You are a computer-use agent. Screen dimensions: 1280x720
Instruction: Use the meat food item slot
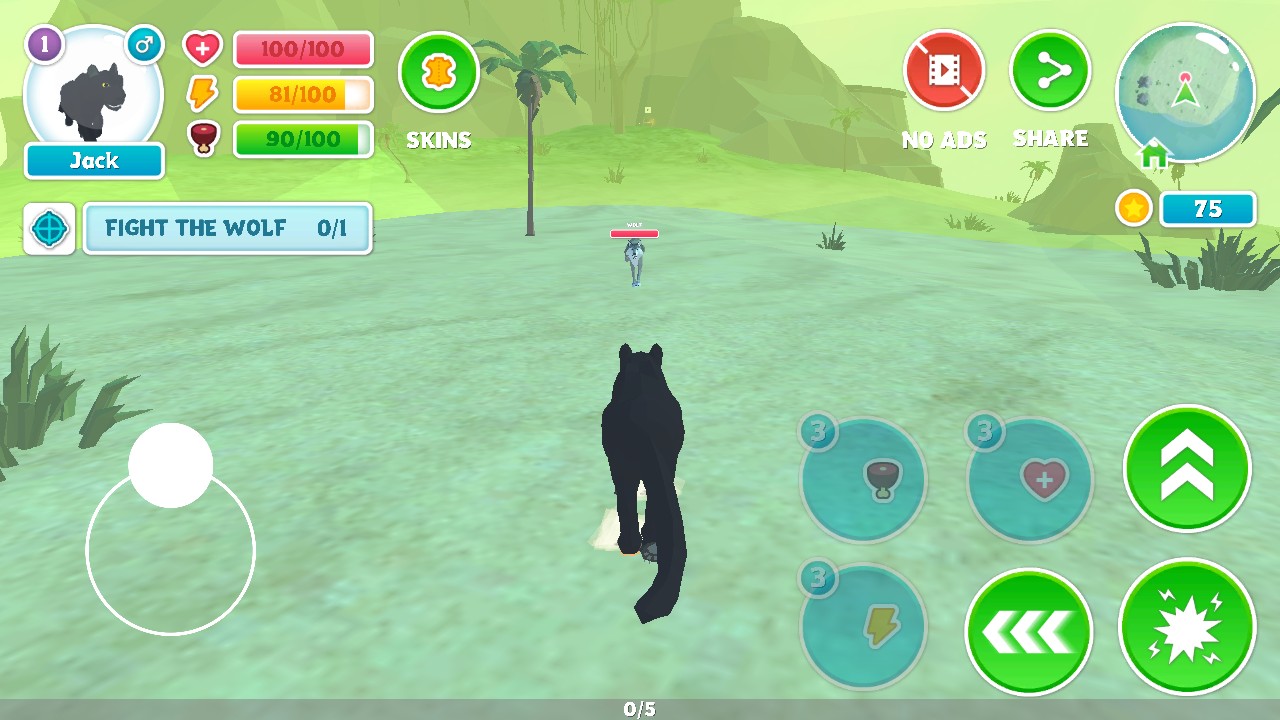863,480
